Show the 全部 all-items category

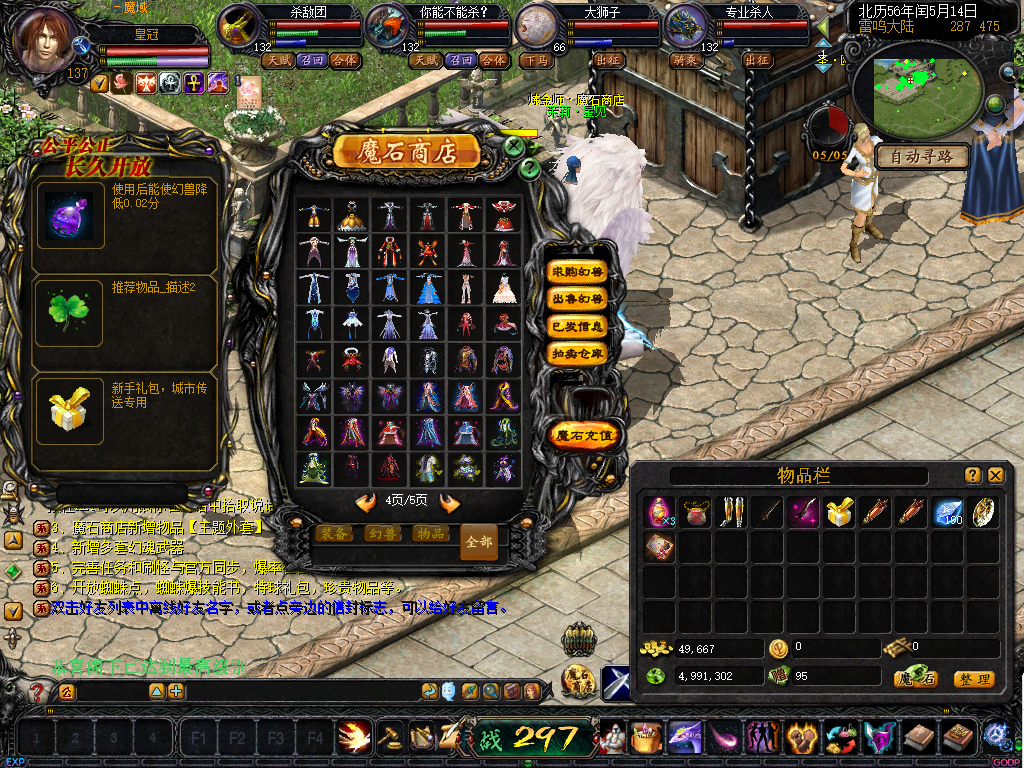coord(479,541)
